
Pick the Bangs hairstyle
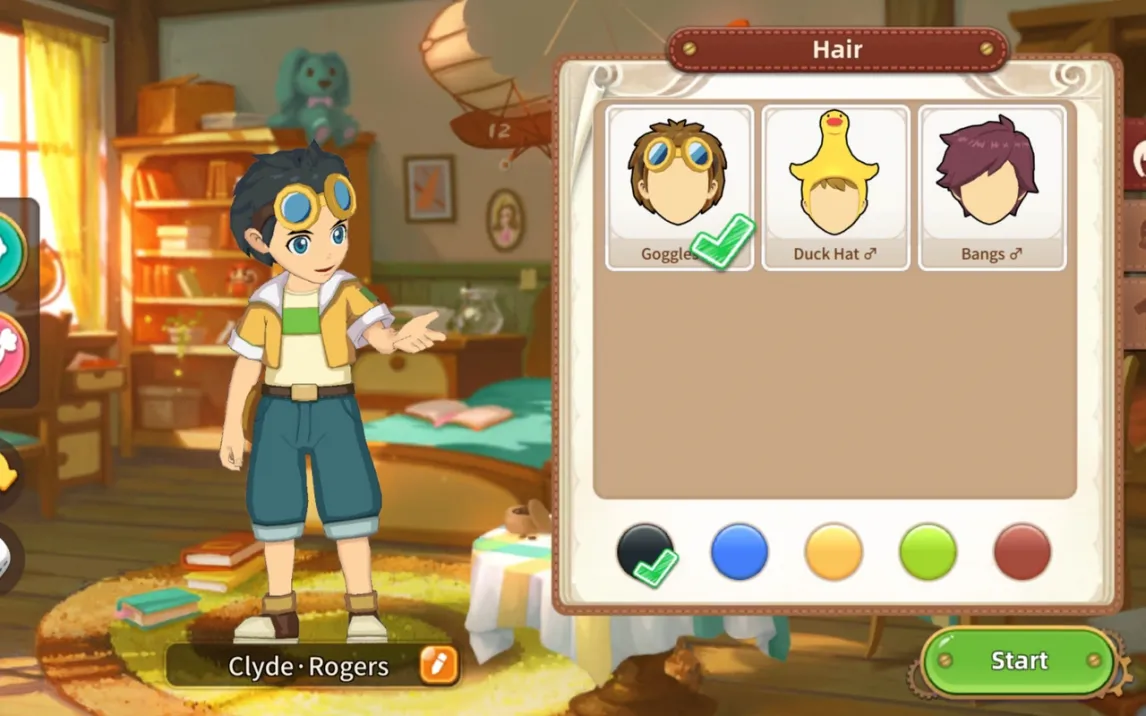pyautogui.click(x=992, y=187)
